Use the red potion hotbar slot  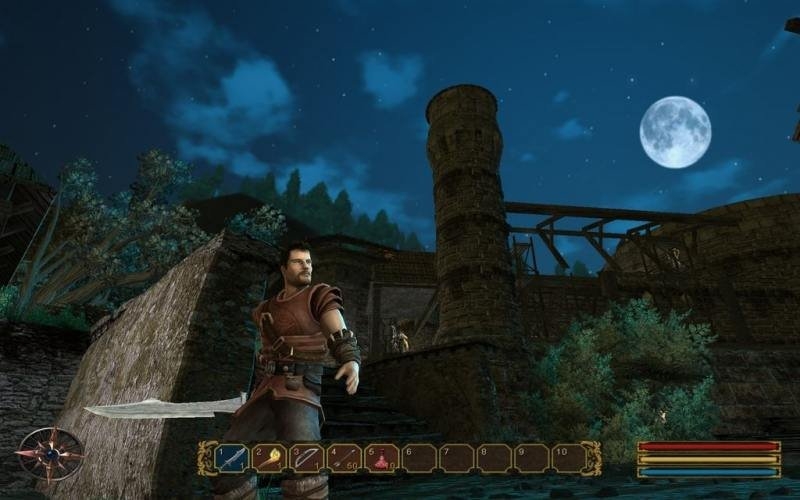(x=381, y=458)
